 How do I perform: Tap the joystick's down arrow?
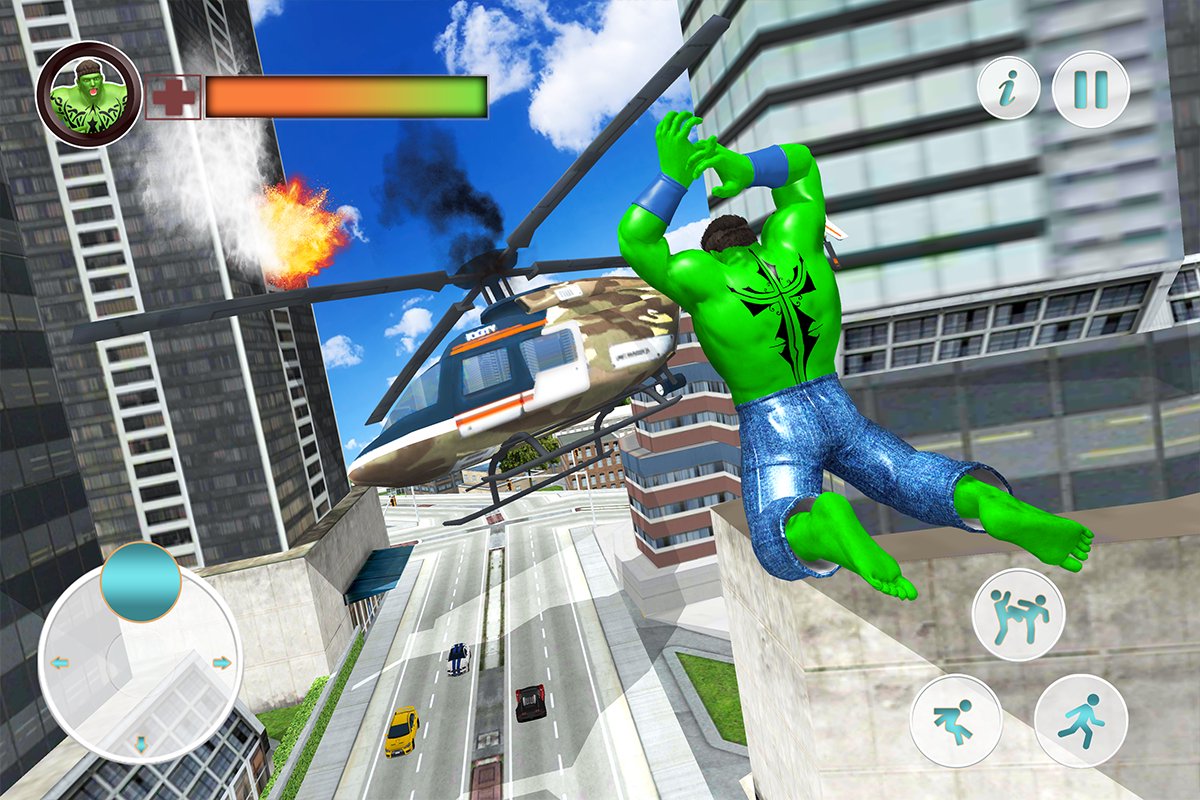141,743
